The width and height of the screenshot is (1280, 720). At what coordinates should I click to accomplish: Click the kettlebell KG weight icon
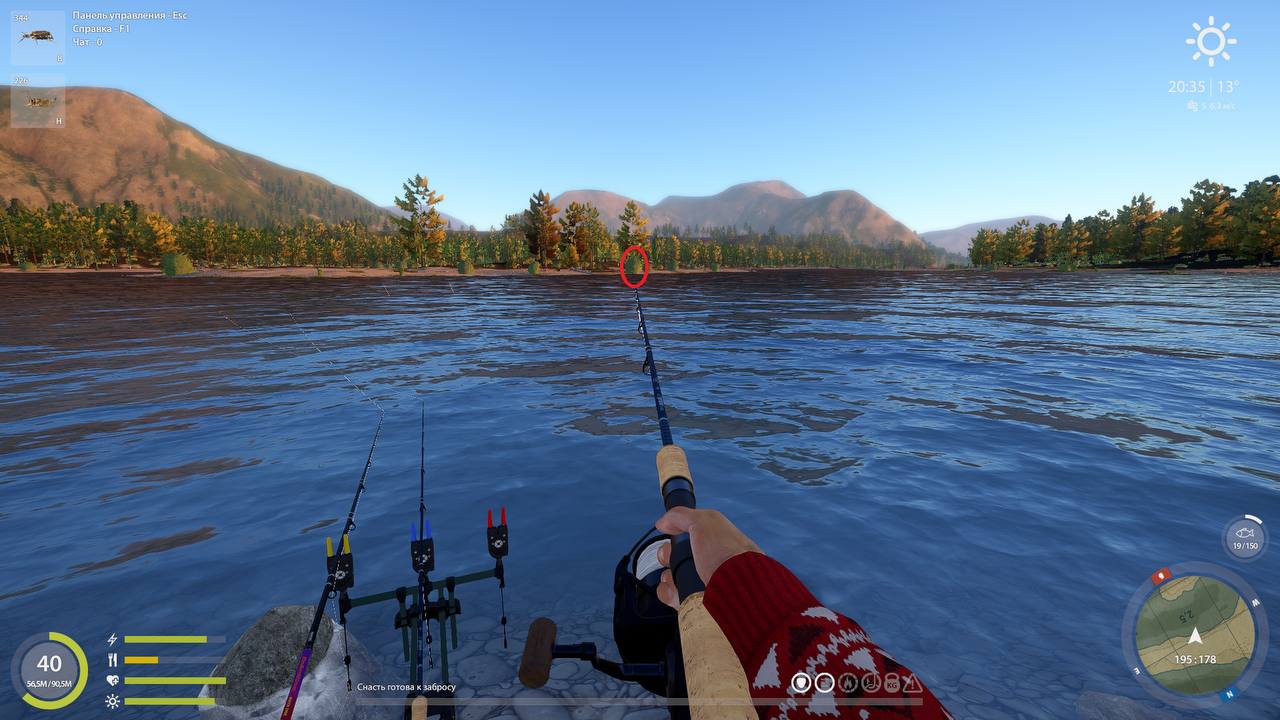coord(891,683)
